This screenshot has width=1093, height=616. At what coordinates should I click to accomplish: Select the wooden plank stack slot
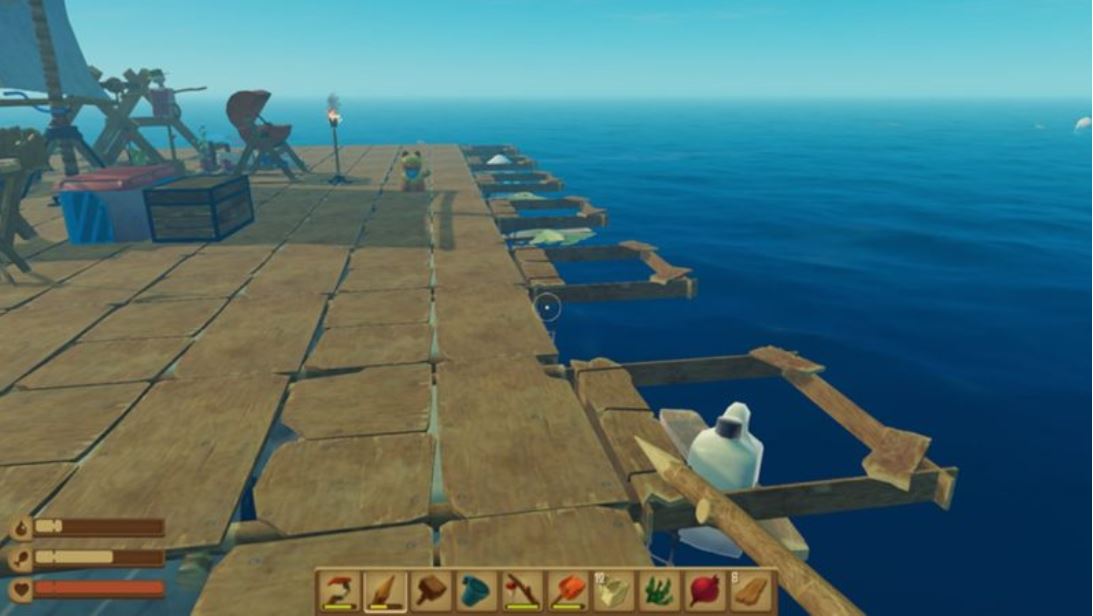(x=751, y=591)
